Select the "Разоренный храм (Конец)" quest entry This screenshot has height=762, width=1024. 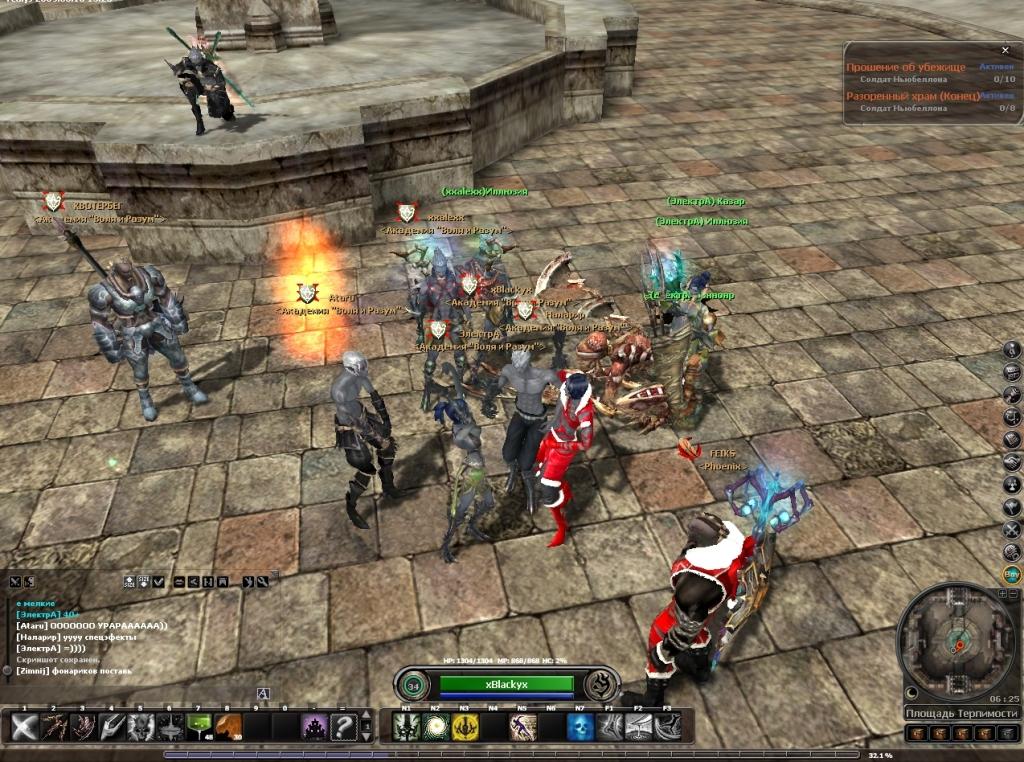tap(911, 96)
